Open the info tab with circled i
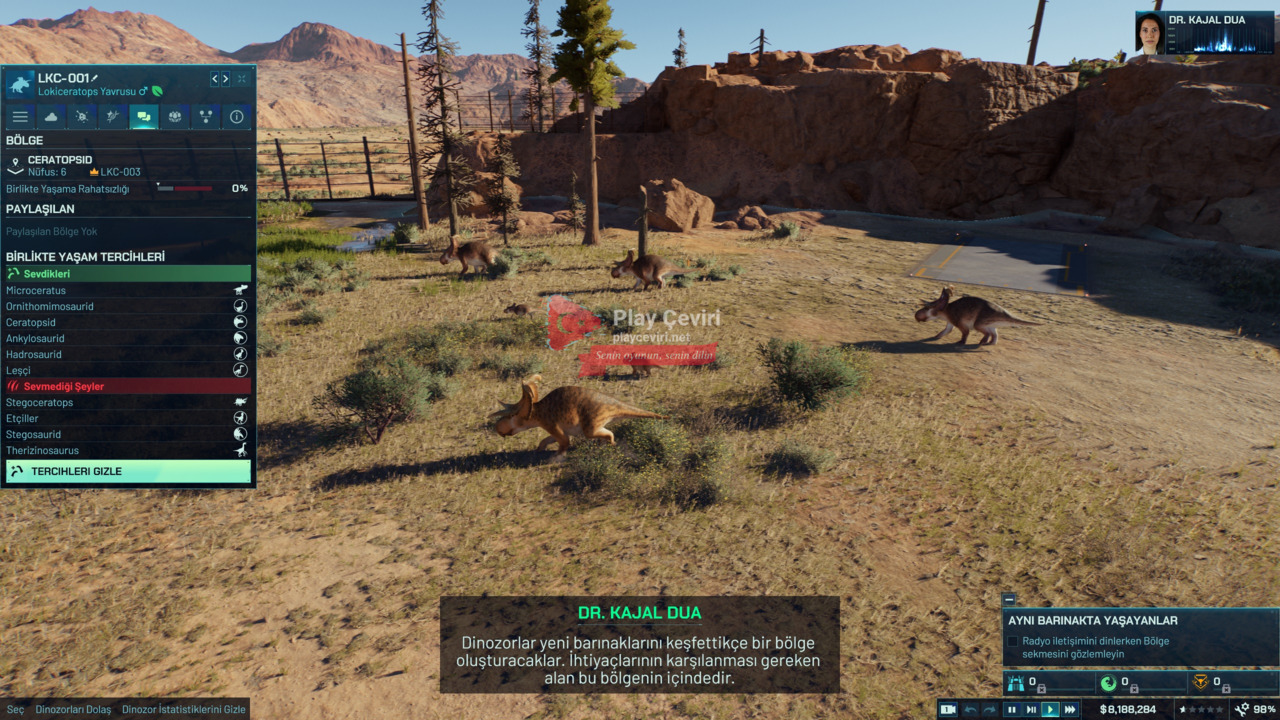This screenshot has width=1280, height=720. [237, 117]
